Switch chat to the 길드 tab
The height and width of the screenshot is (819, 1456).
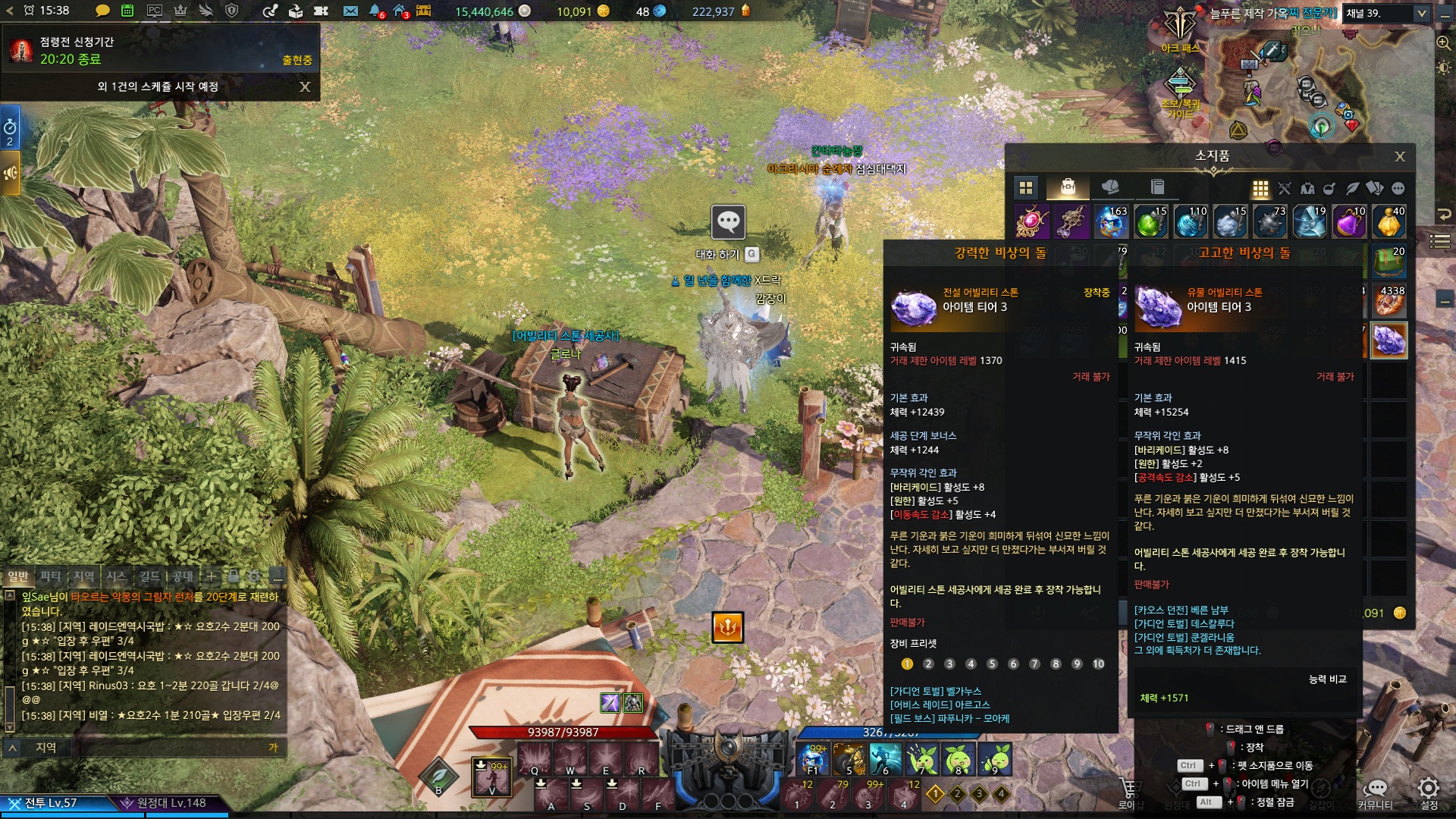click(149, 576)
